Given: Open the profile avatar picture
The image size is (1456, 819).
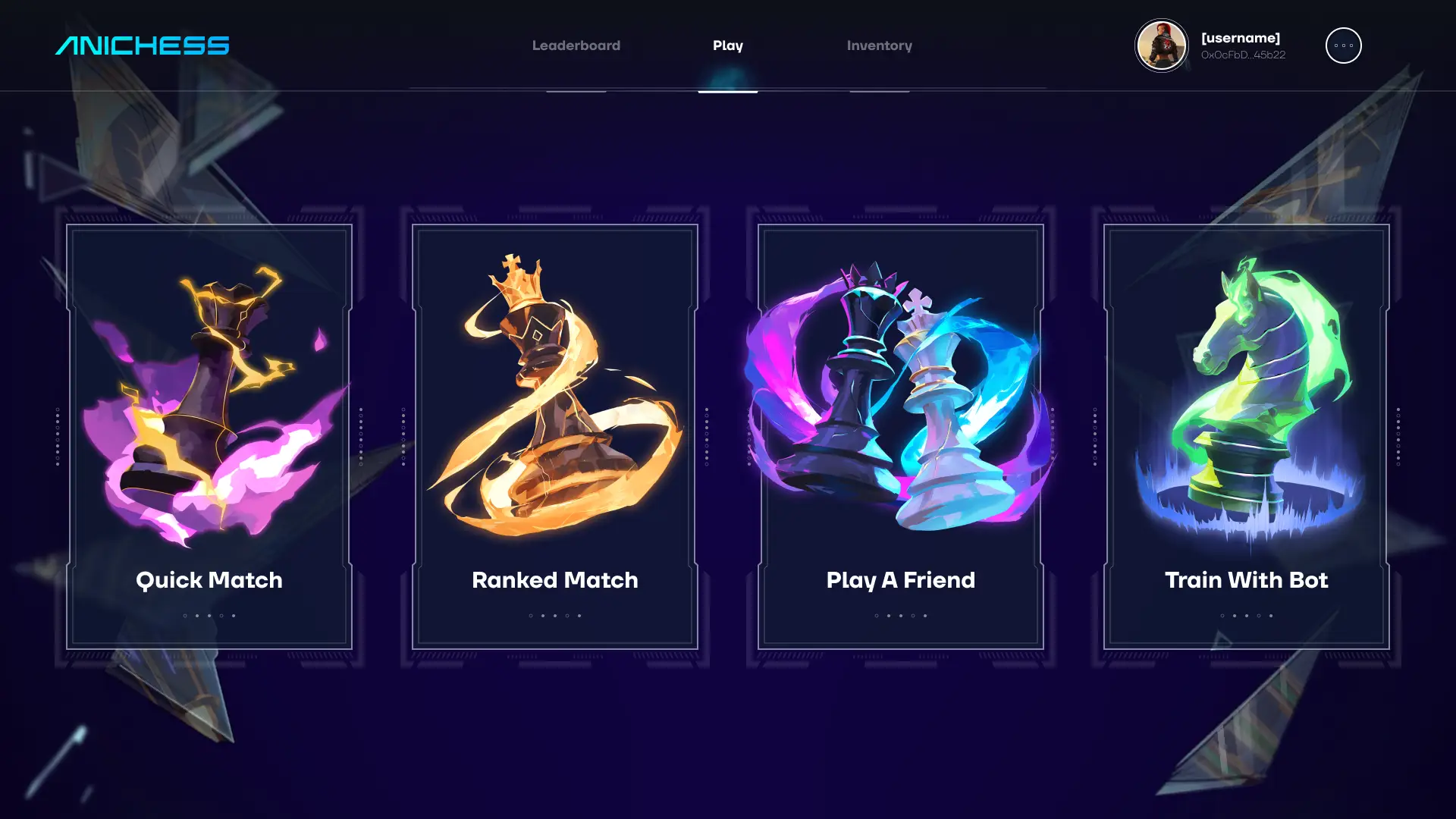Looking at the screenshot, I should [x=1161, y=45].
